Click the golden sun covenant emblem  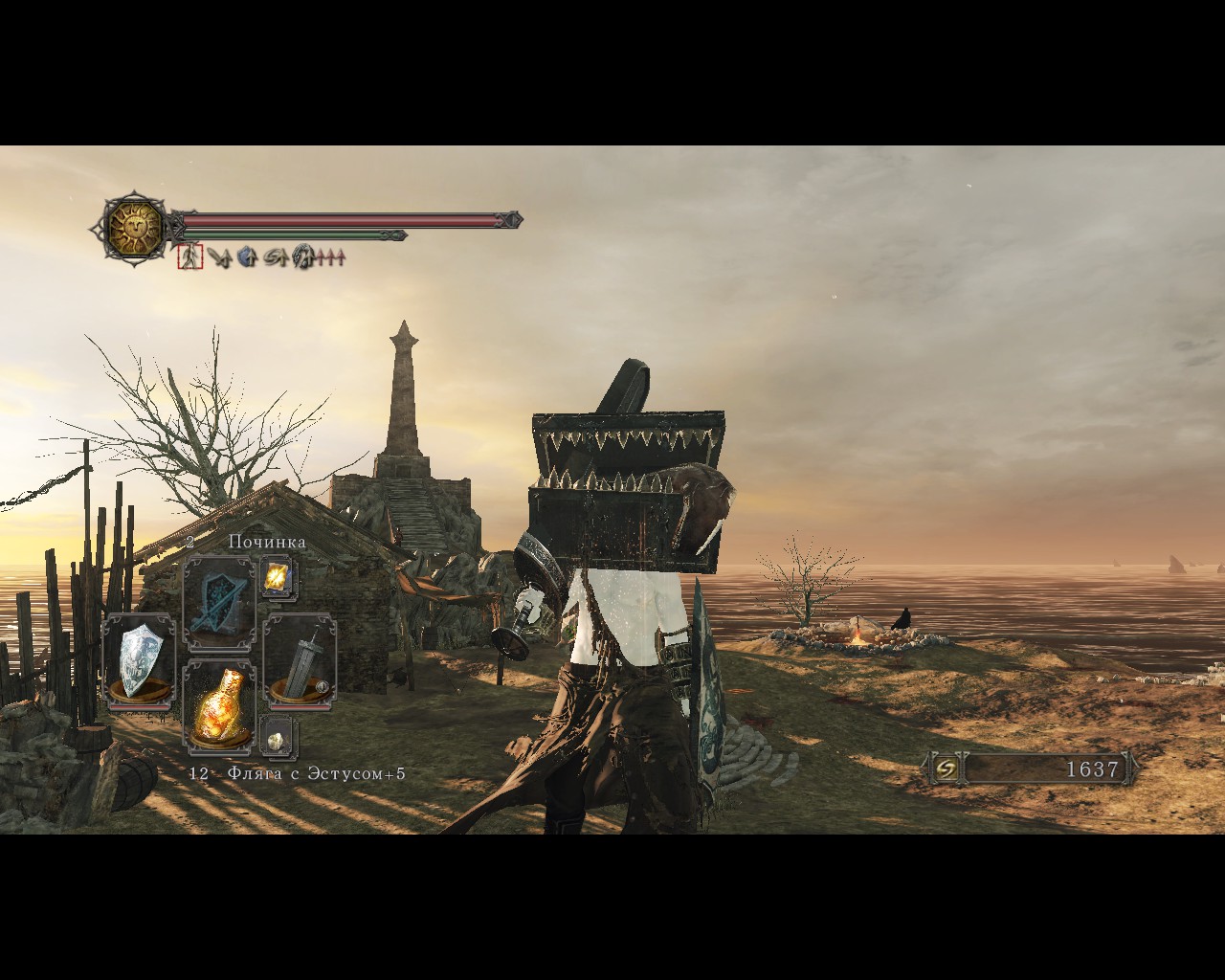[133, 229]
